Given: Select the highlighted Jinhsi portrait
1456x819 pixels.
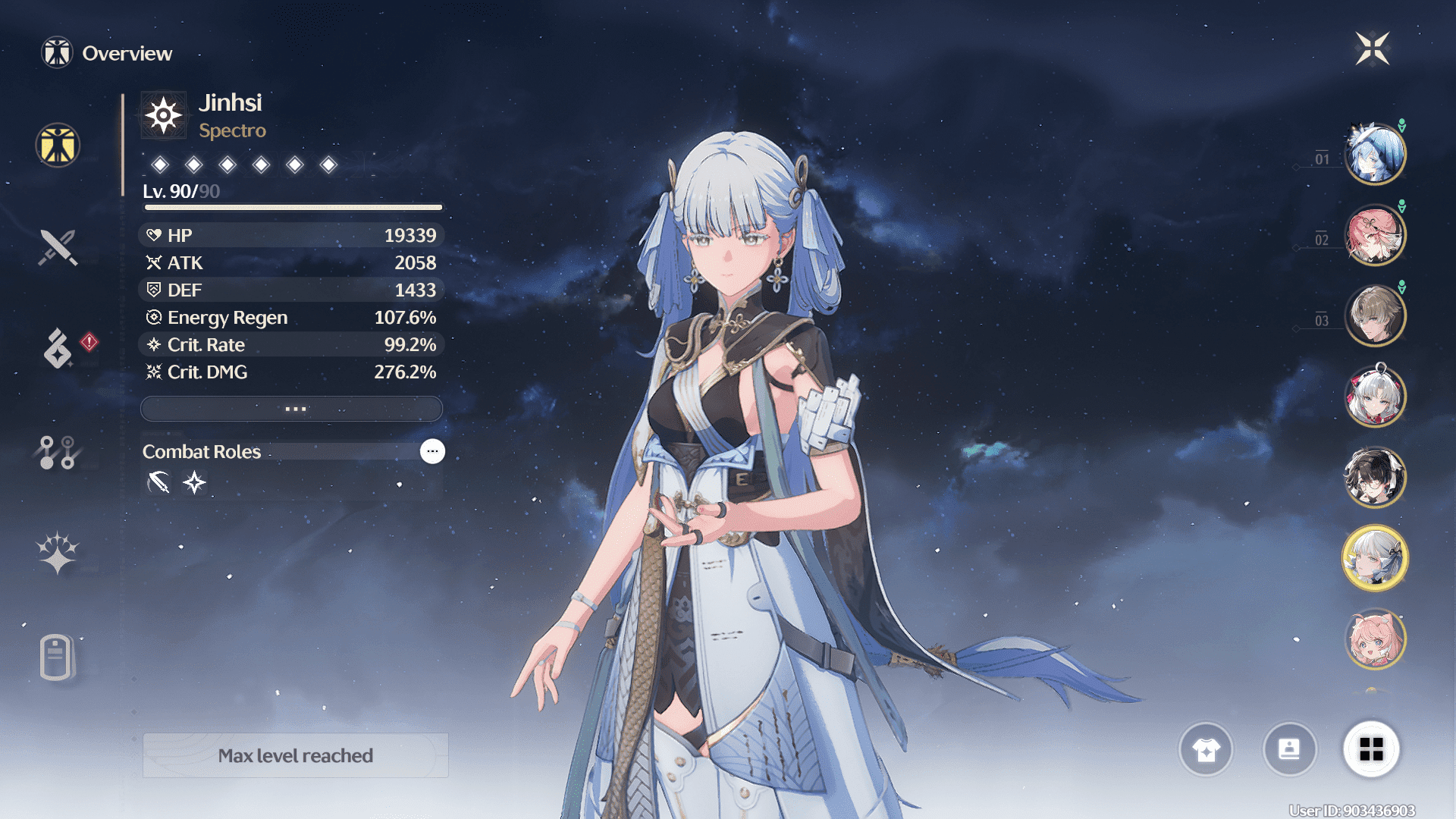Looking at the screenshot, I should (x=1375, y=559).
